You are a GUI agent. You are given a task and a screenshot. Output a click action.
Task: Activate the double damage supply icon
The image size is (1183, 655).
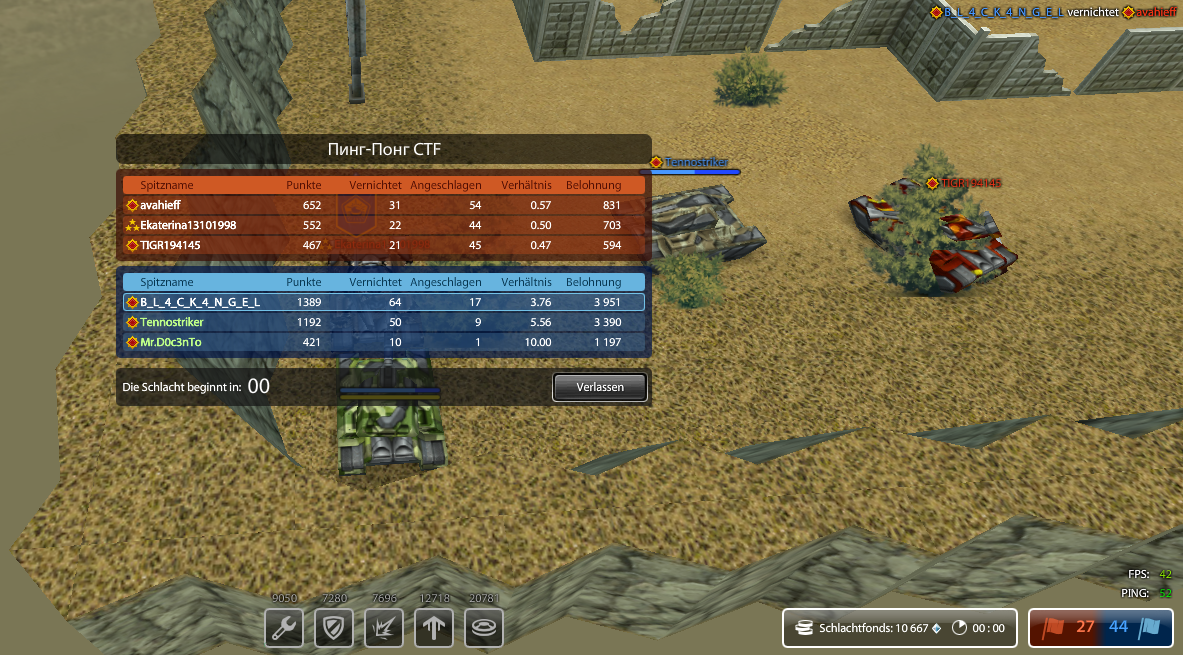point(384,628)
